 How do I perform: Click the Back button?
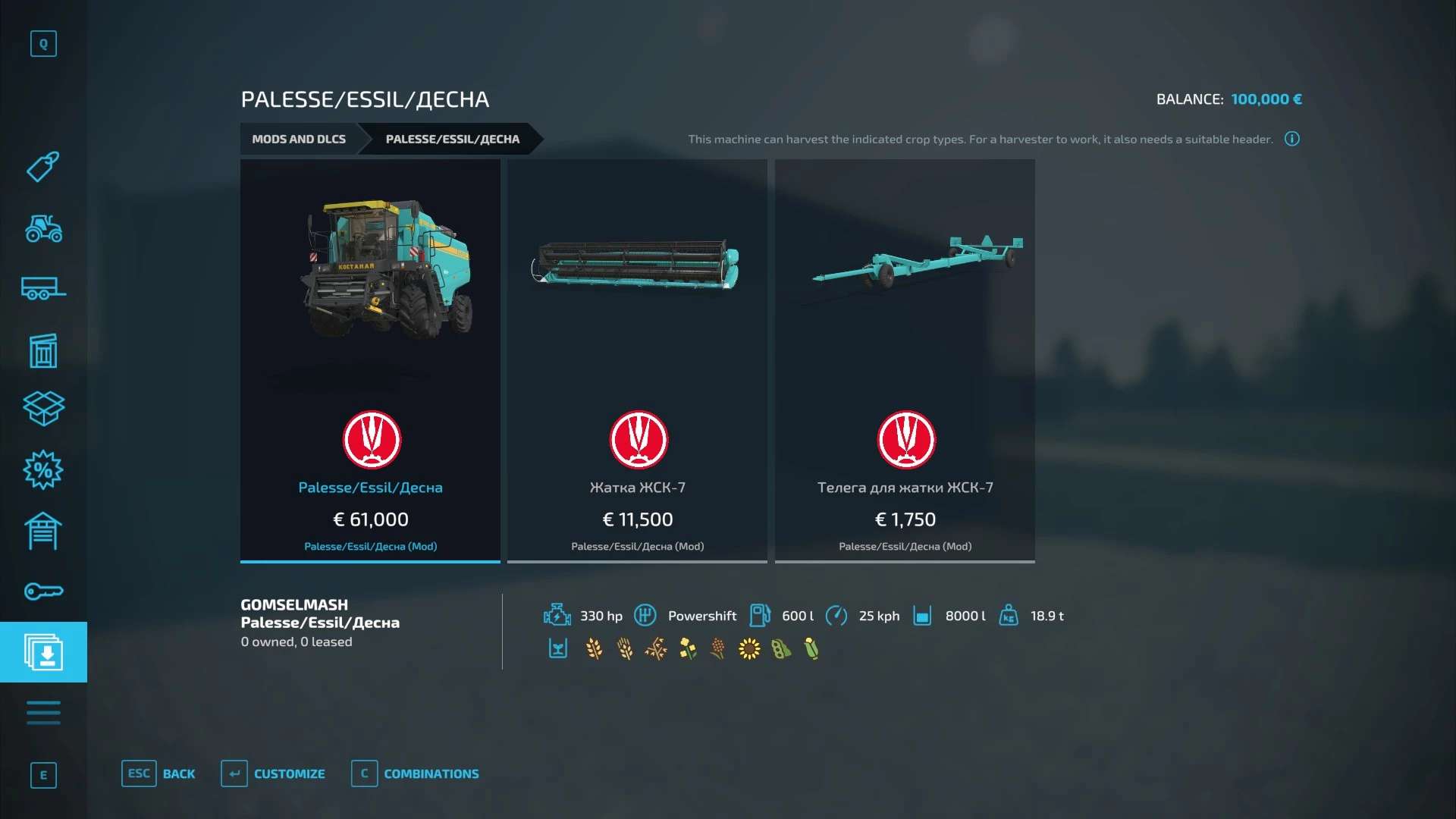coord(158,773)
